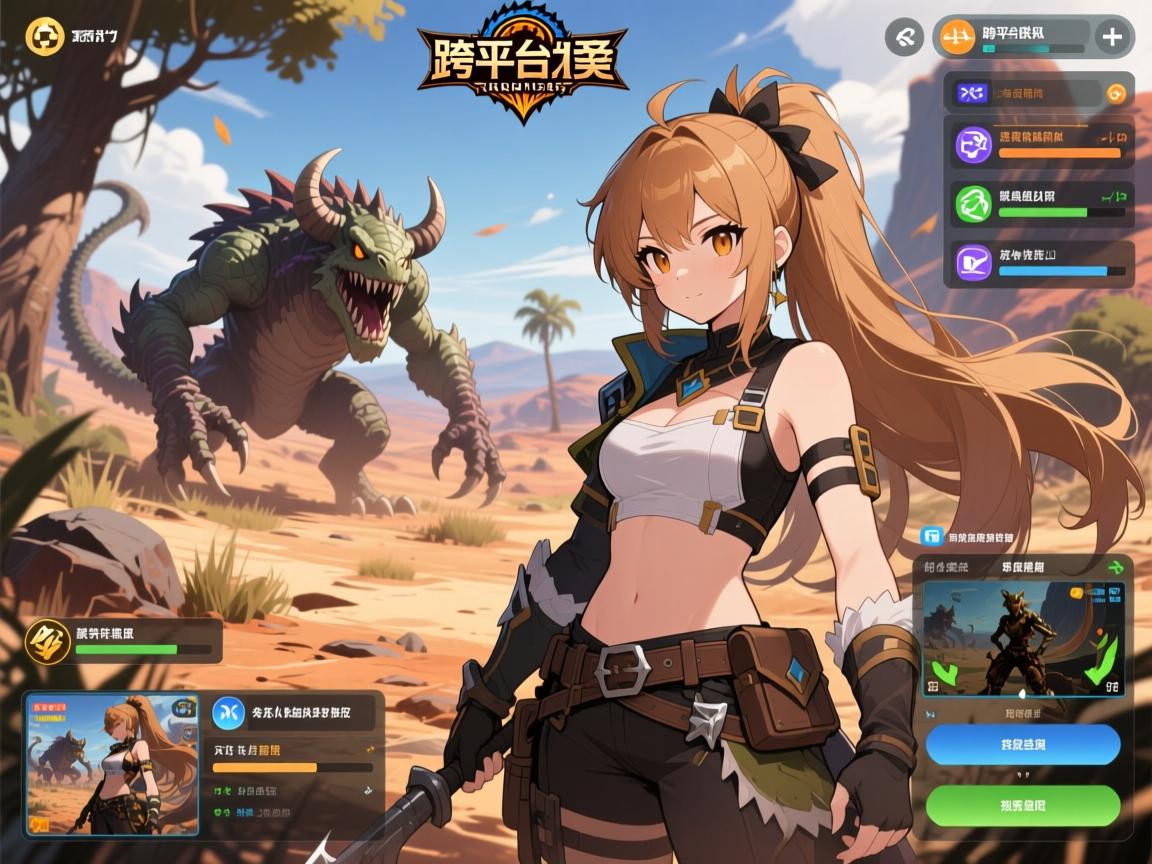
Task: Select the purple icon with the orange bar
Action: (972, 145)
